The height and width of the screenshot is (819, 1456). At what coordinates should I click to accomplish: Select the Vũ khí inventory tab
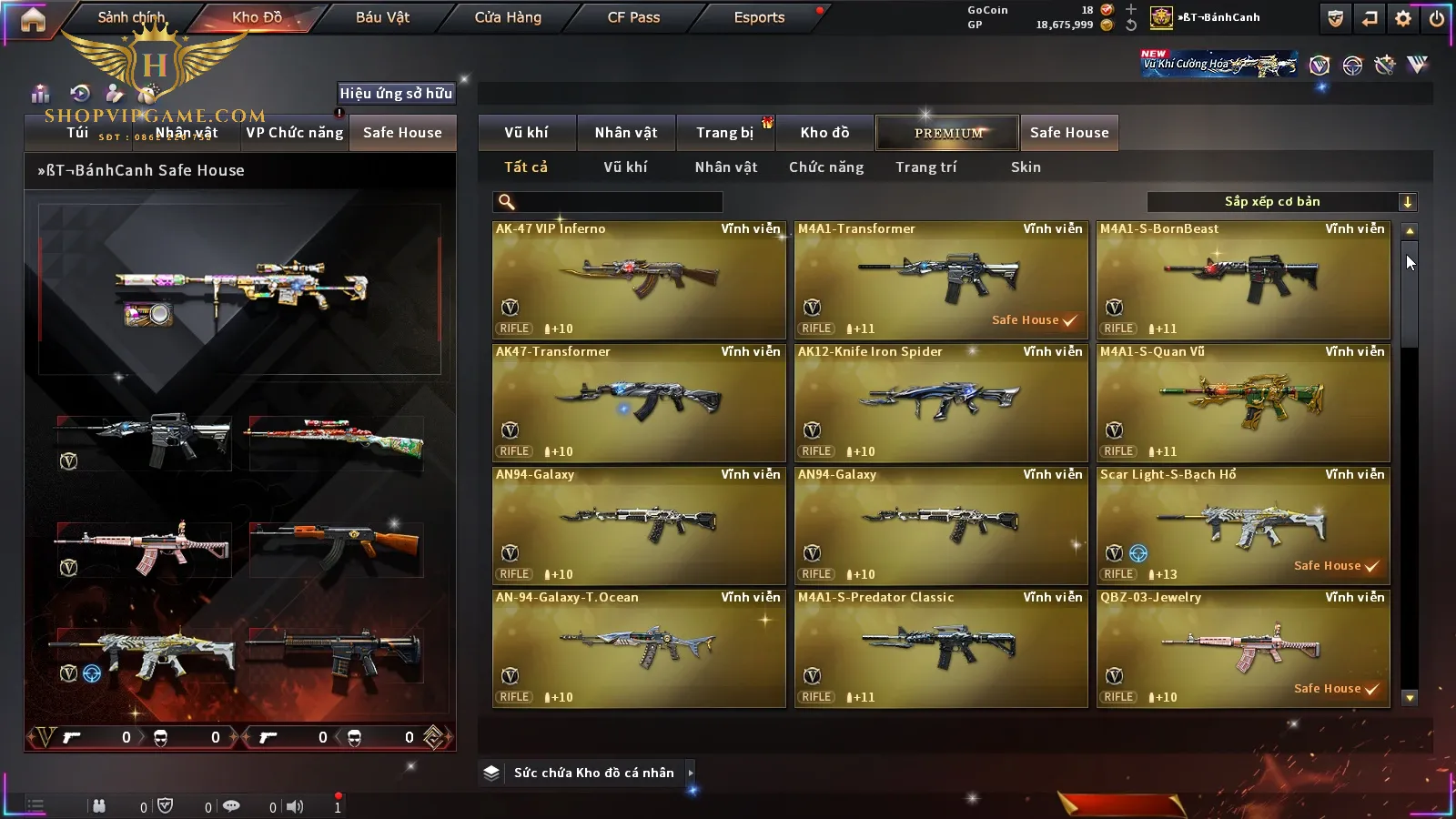526,133
